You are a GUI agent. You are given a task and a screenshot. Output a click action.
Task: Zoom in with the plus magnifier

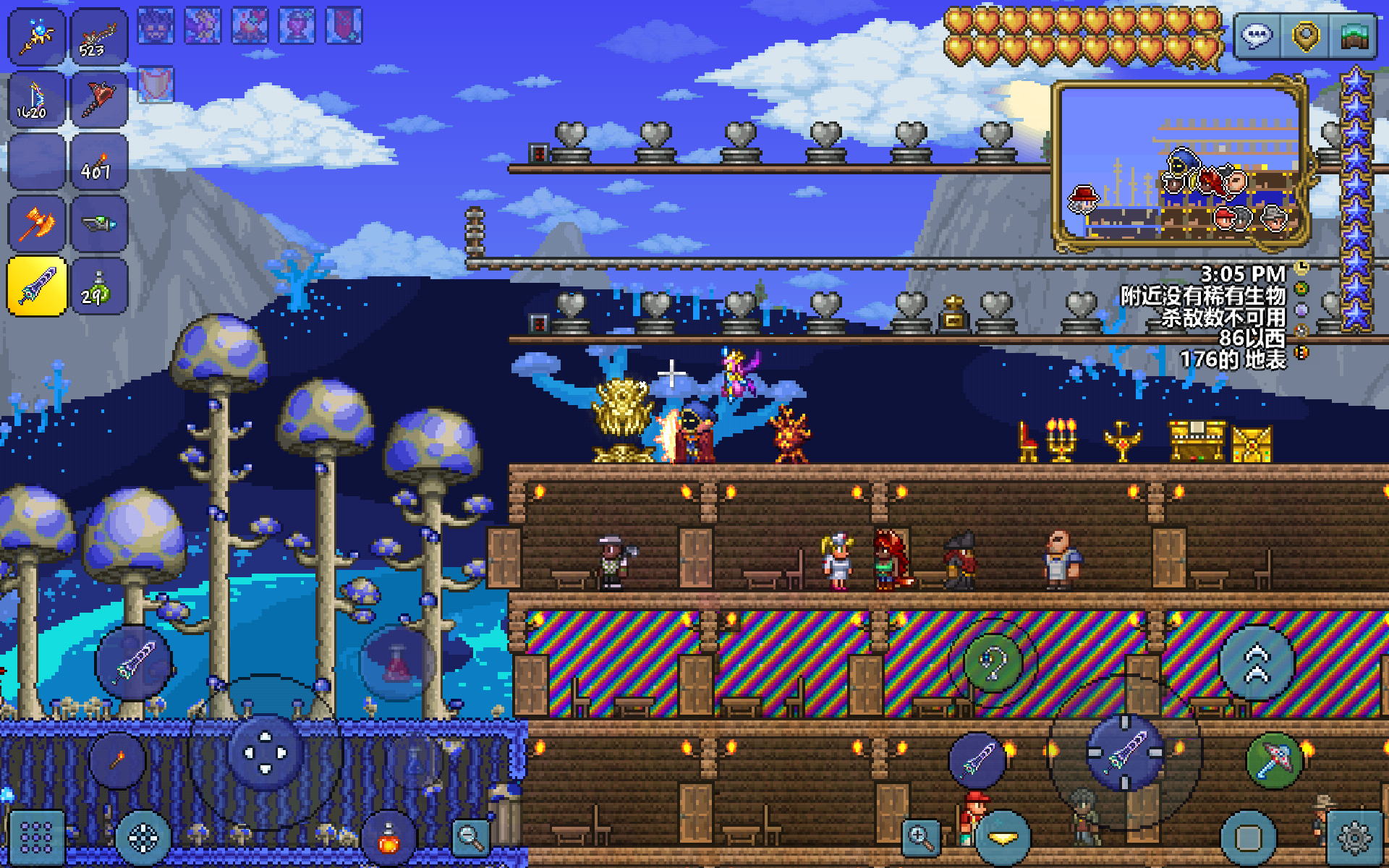[920, 838]
